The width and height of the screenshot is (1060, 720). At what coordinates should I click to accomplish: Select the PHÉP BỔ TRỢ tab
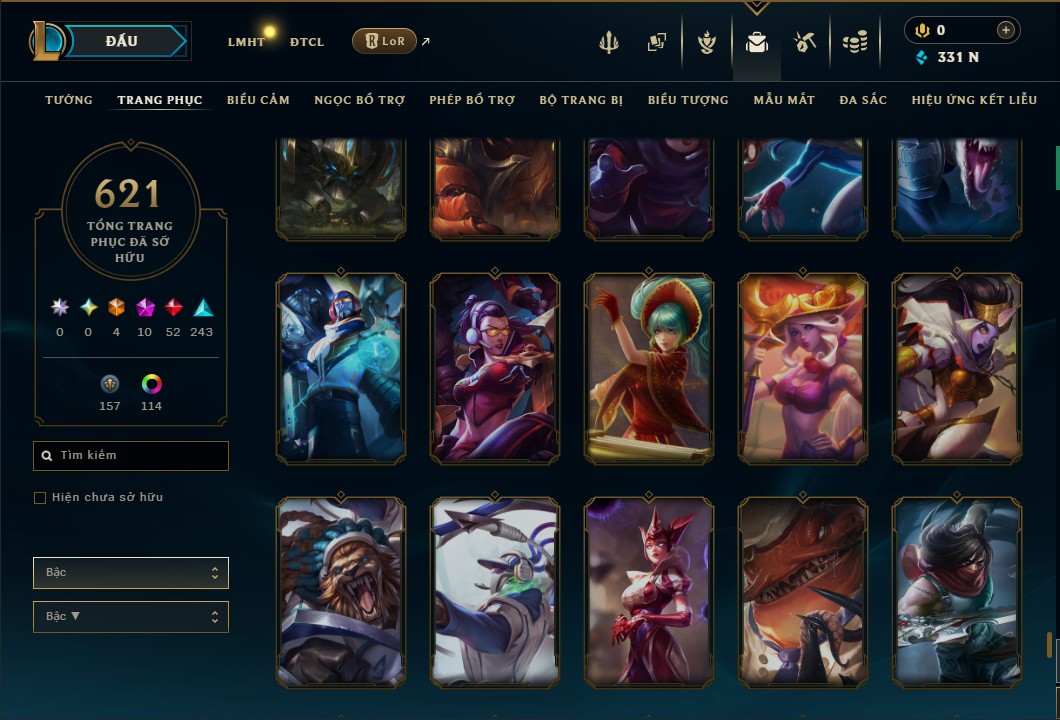pos(472,100)
